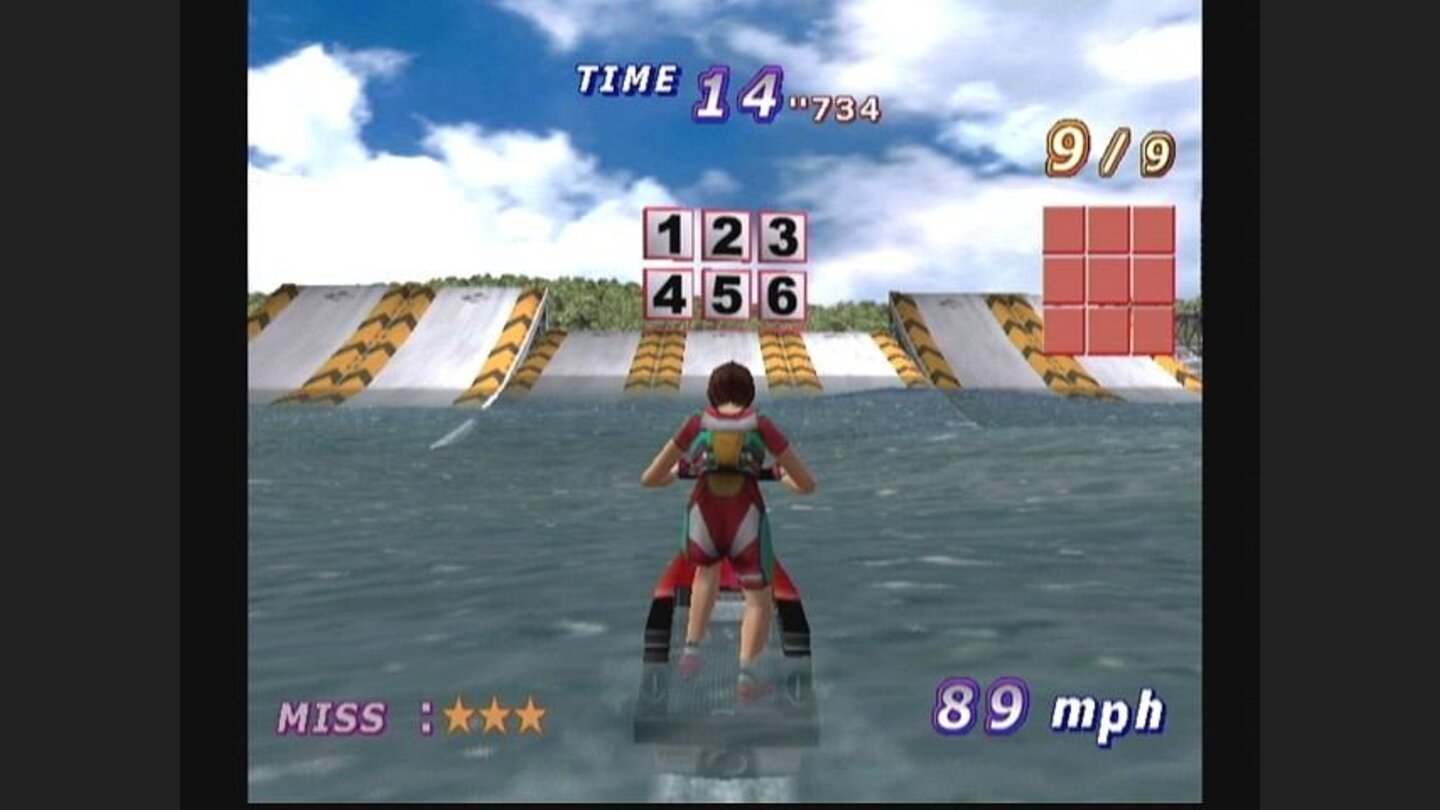
Task: Toggle the top-left cell of the red grid
Action: click(x=1066, y=228)
